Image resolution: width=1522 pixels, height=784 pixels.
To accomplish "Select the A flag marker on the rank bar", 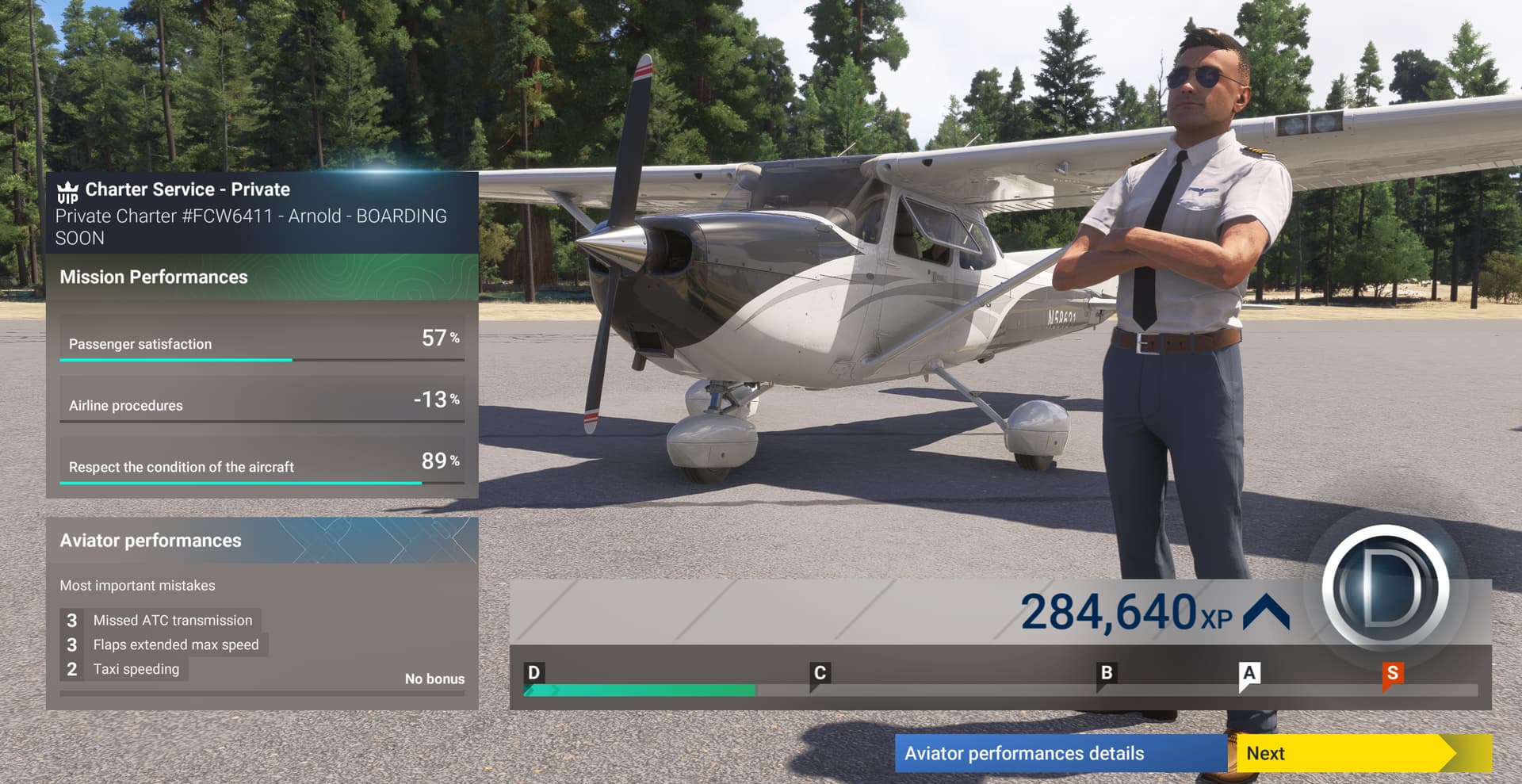I will (x=1249, y=672).
